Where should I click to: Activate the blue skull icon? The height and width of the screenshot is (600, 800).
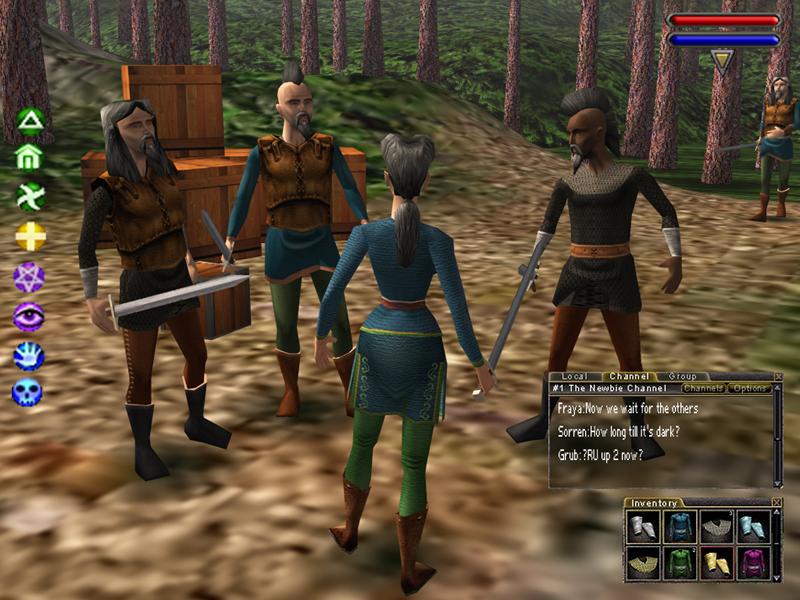pyautogui.click(x=28, y=391)
